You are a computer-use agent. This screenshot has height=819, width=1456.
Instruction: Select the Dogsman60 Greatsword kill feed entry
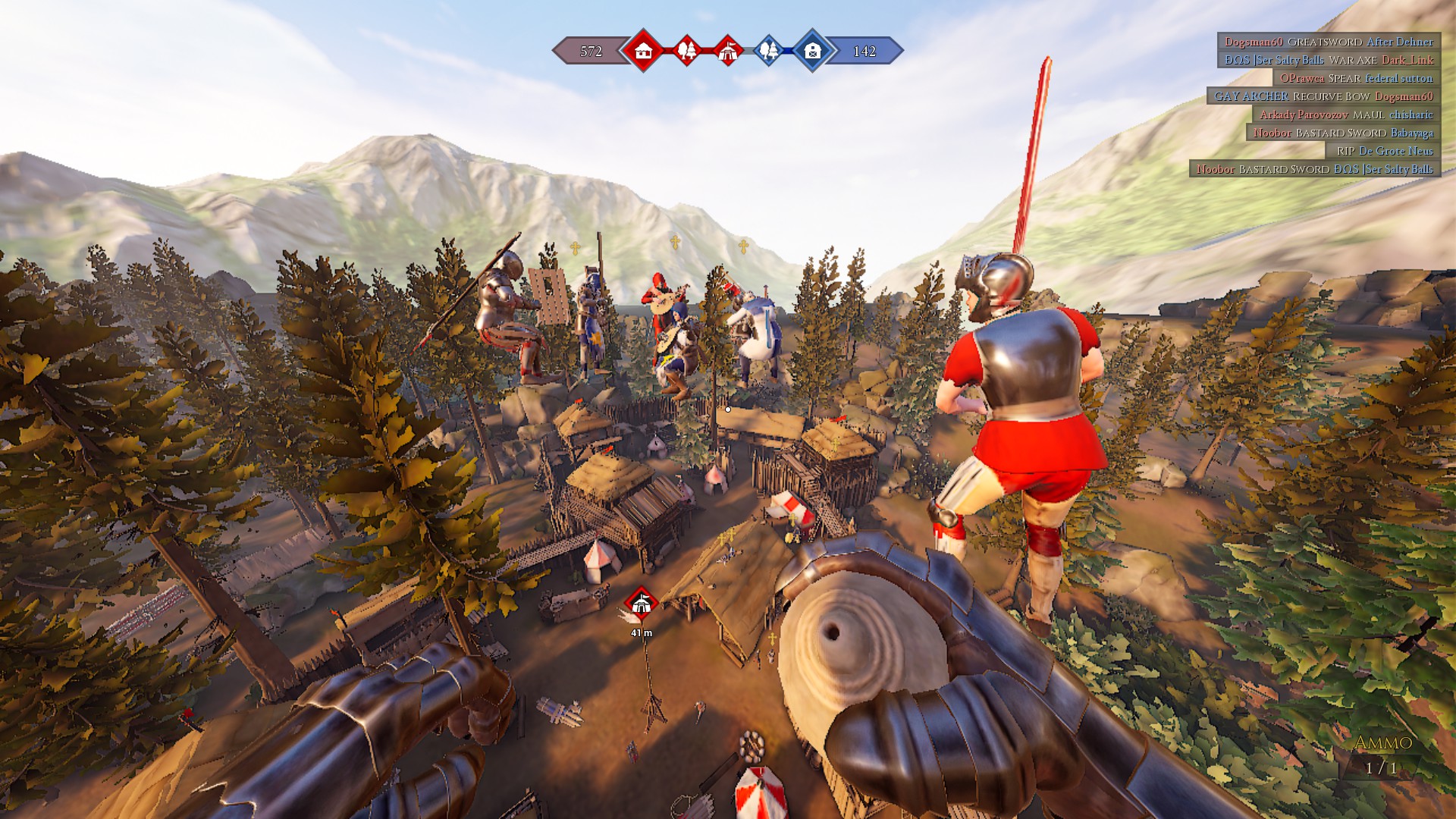click(x=1329, y=42)
